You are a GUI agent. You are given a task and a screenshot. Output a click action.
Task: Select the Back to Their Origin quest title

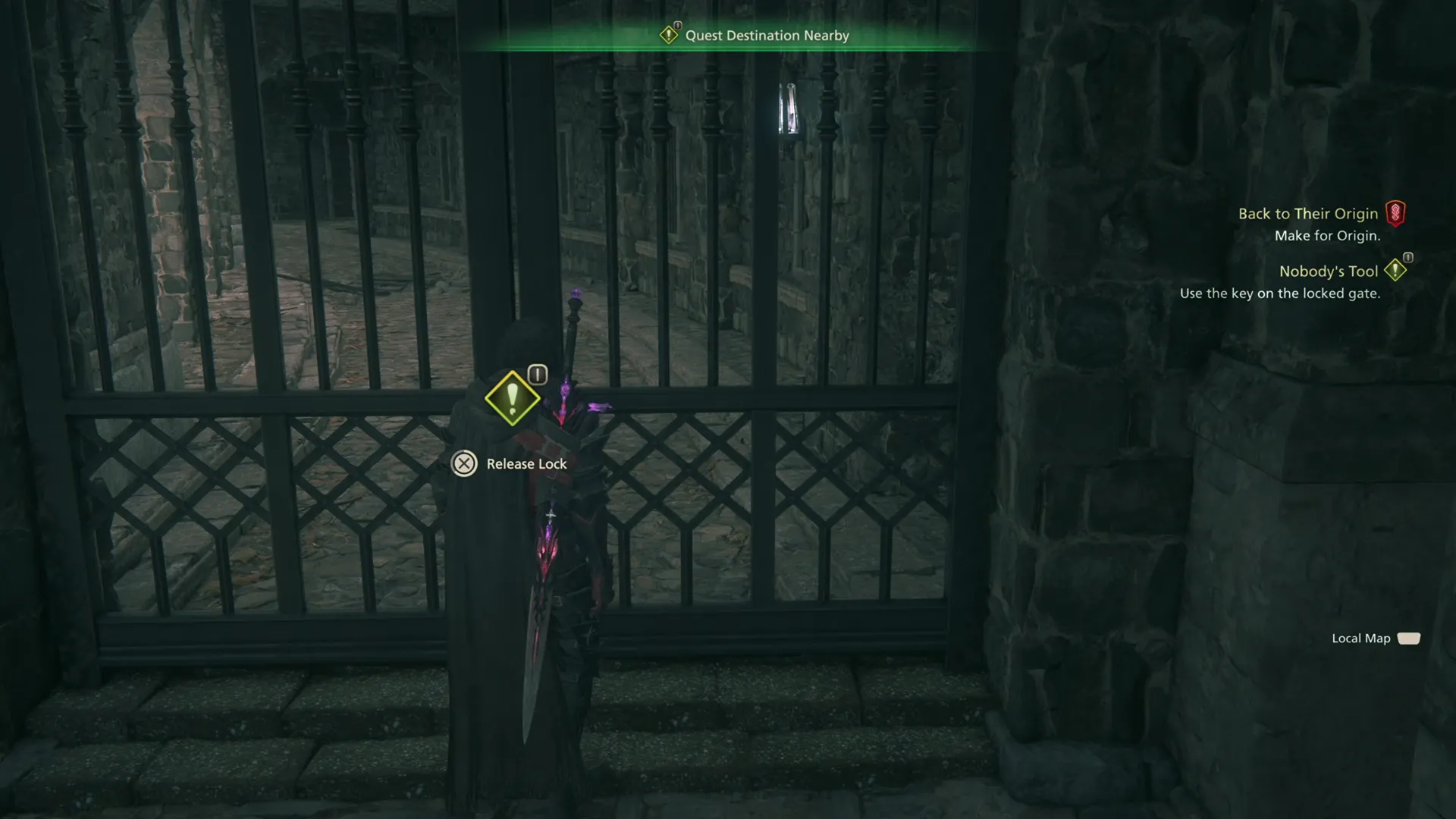coord(1307,213)
